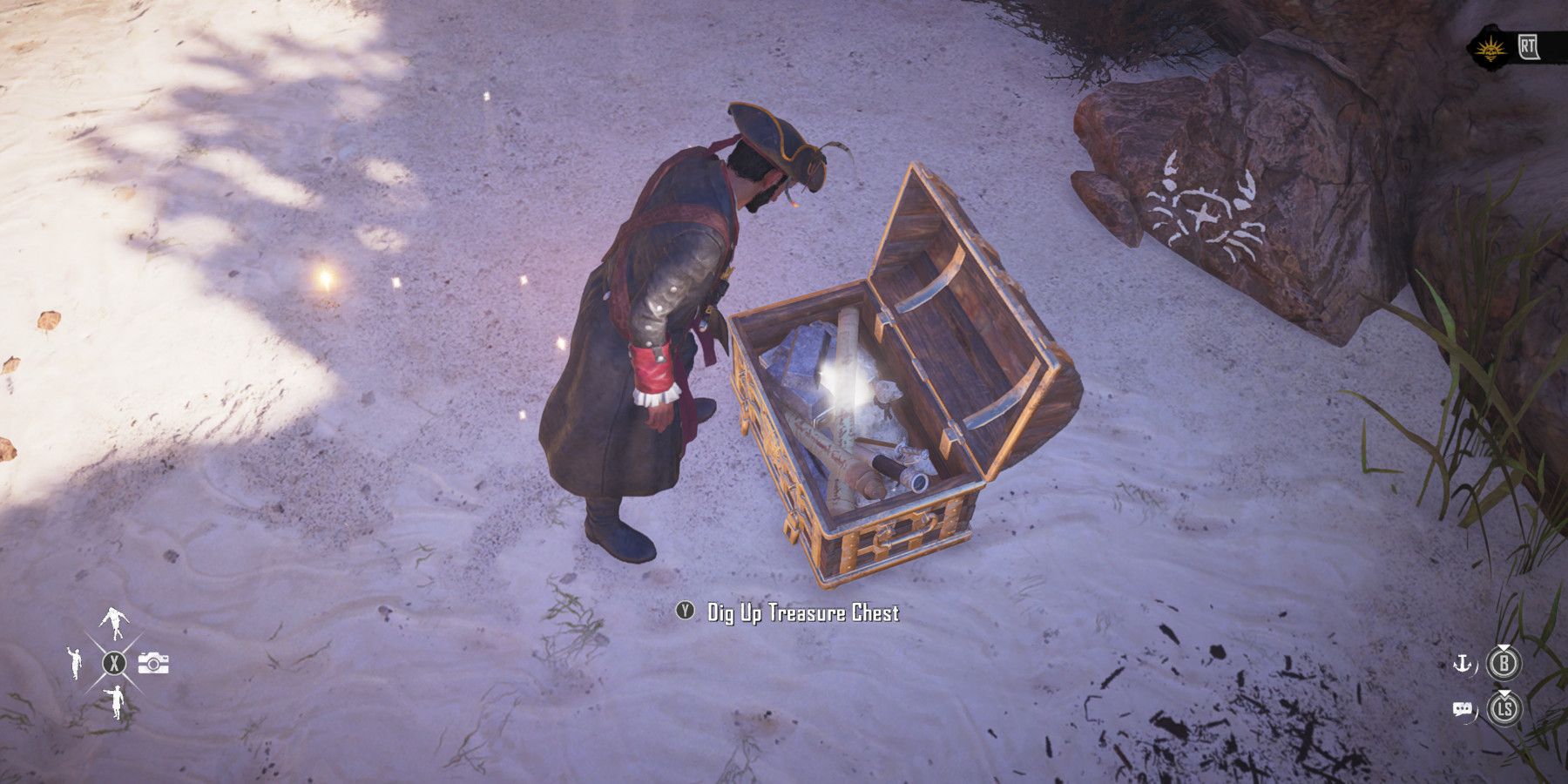Activate the B anchor button prompt
The width and height of the screenshot is (1568, 784).
1505,663
